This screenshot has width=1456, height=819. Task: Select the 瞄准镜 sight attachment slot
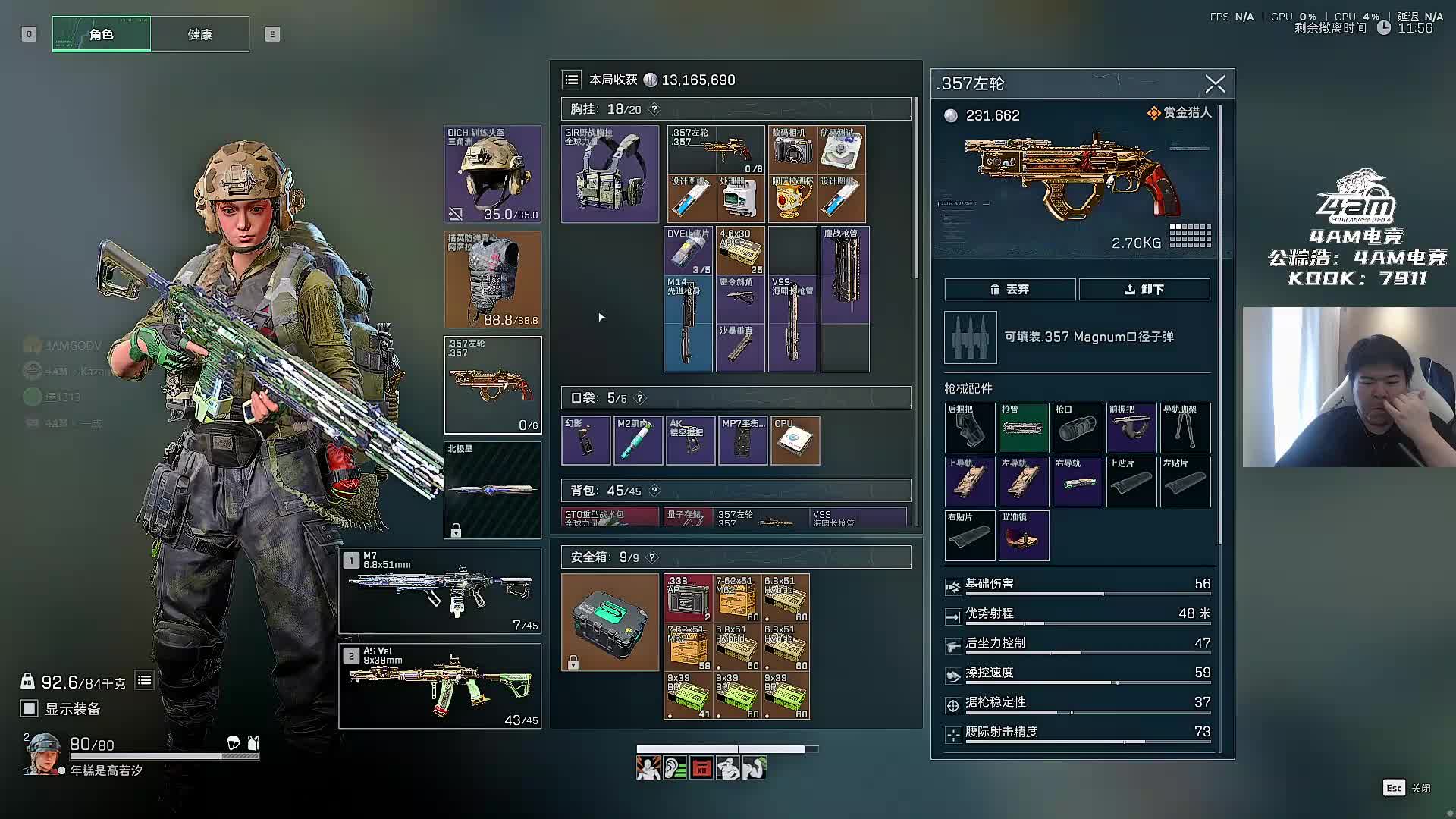coord(1023,535)
